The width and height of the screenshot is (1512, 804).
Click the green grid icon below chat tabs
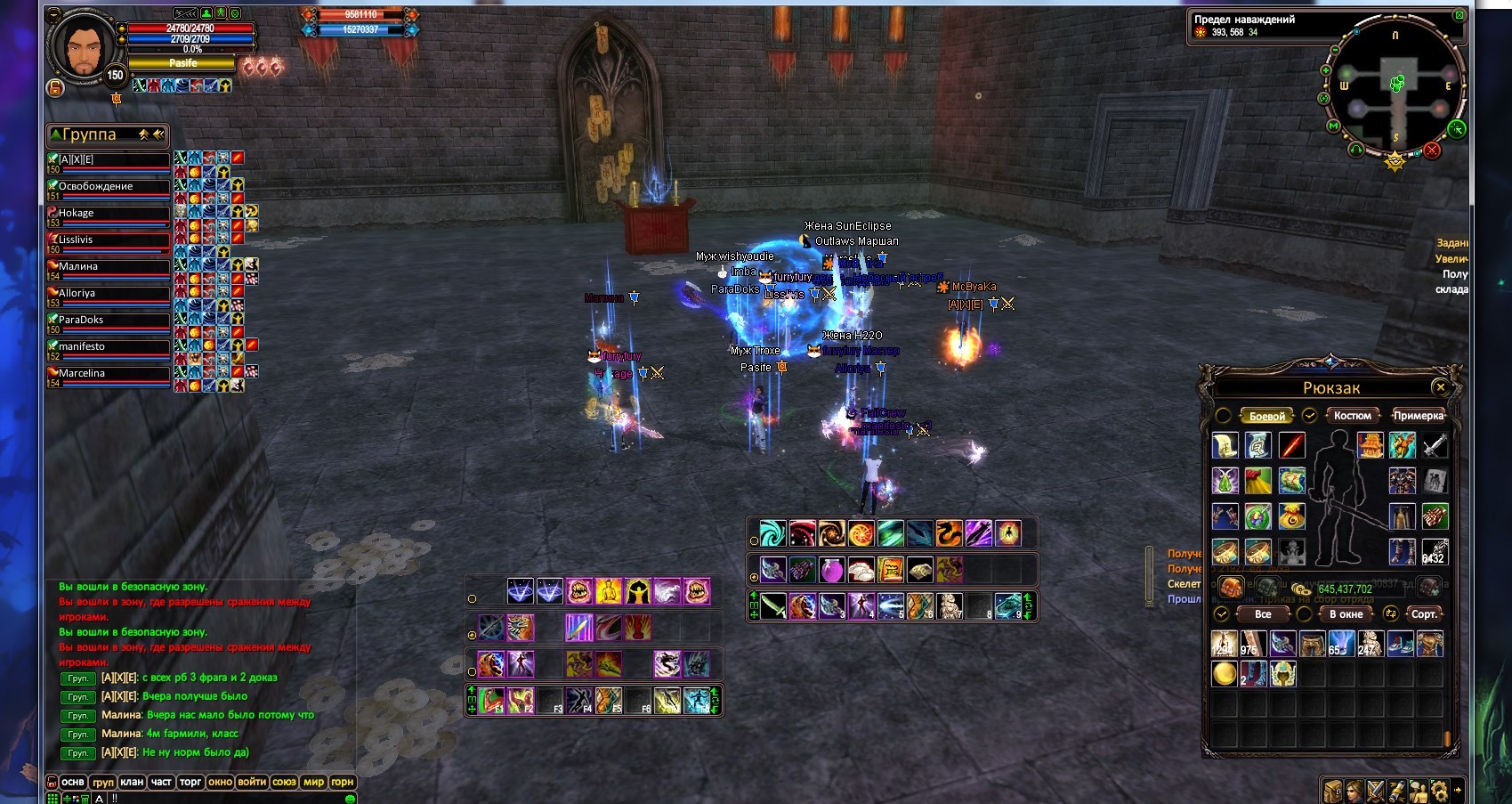coord(54,799)
